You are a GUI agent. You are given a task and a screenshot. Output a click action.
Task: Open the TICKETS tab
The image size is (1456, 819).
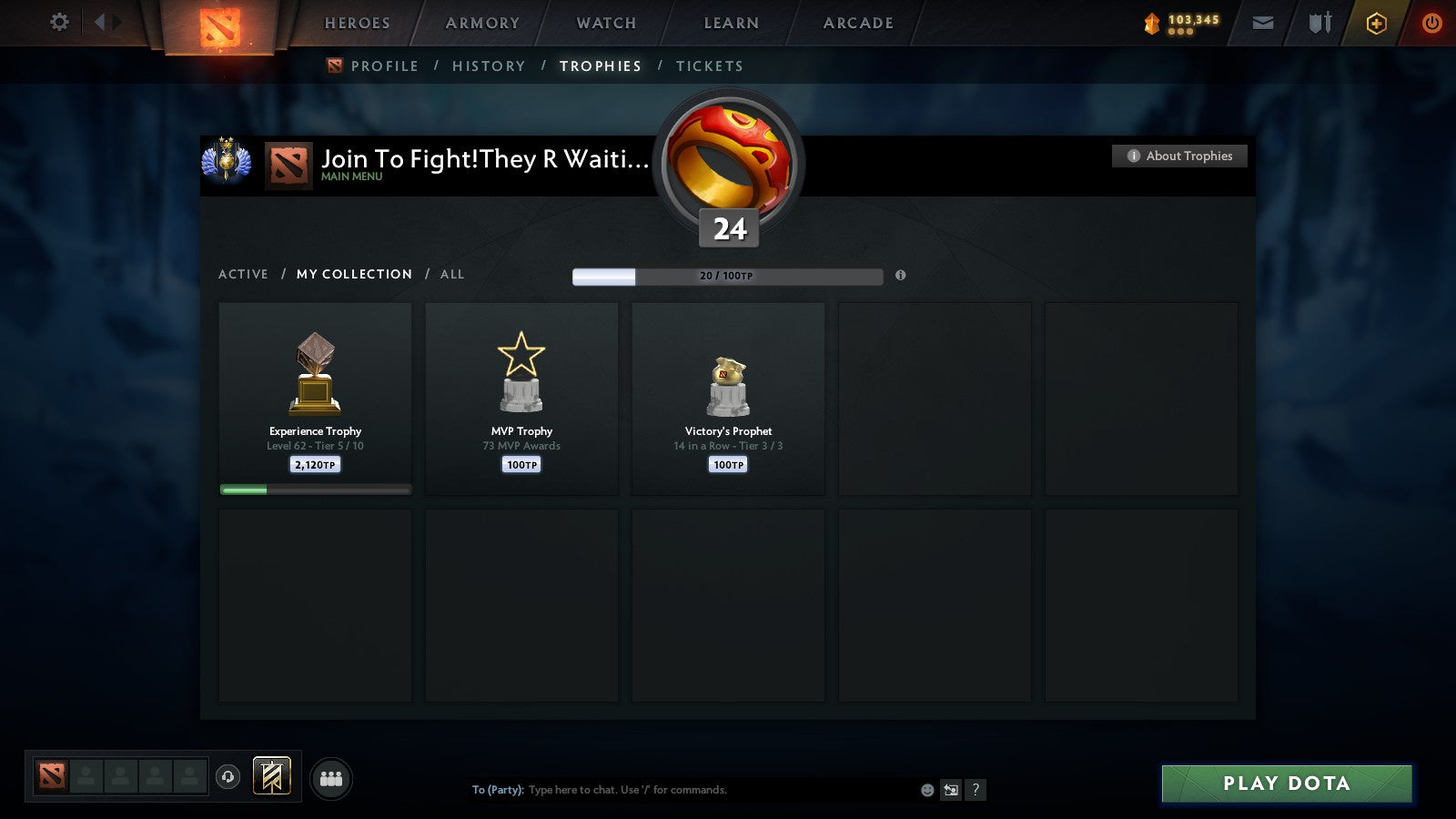709,66
